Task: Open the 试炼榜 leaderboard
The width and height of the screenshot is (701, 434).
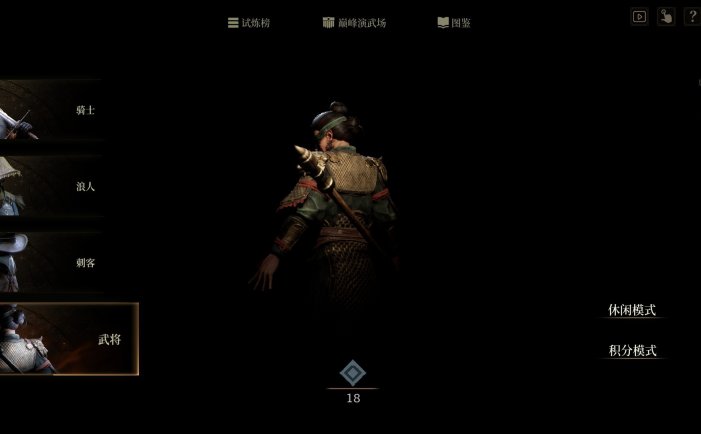Action: (250, 22)
